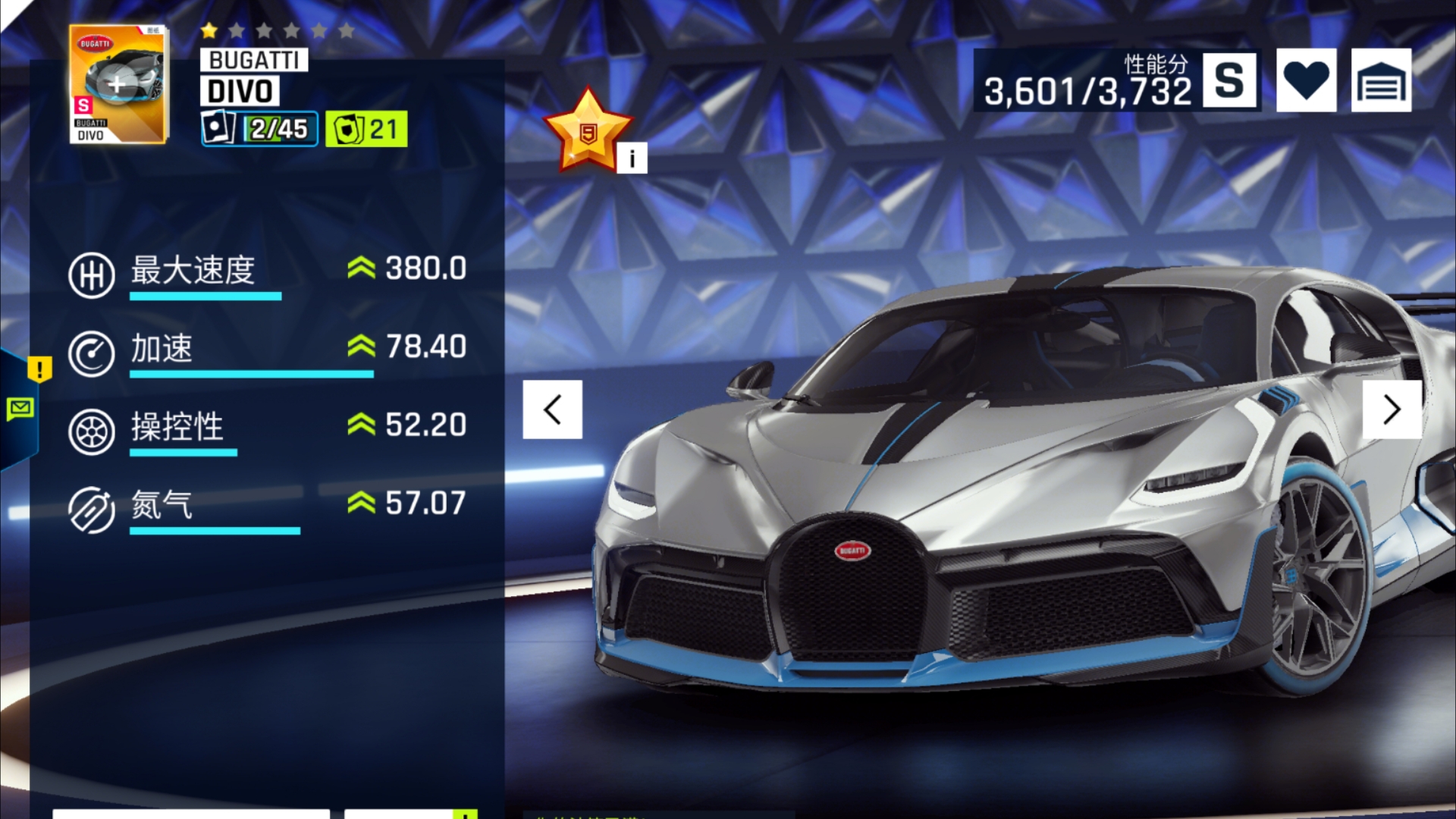The image size is (1456, 819).
Task: Select the Bugatti Divo blueprint card
Action: pos(118,84)
